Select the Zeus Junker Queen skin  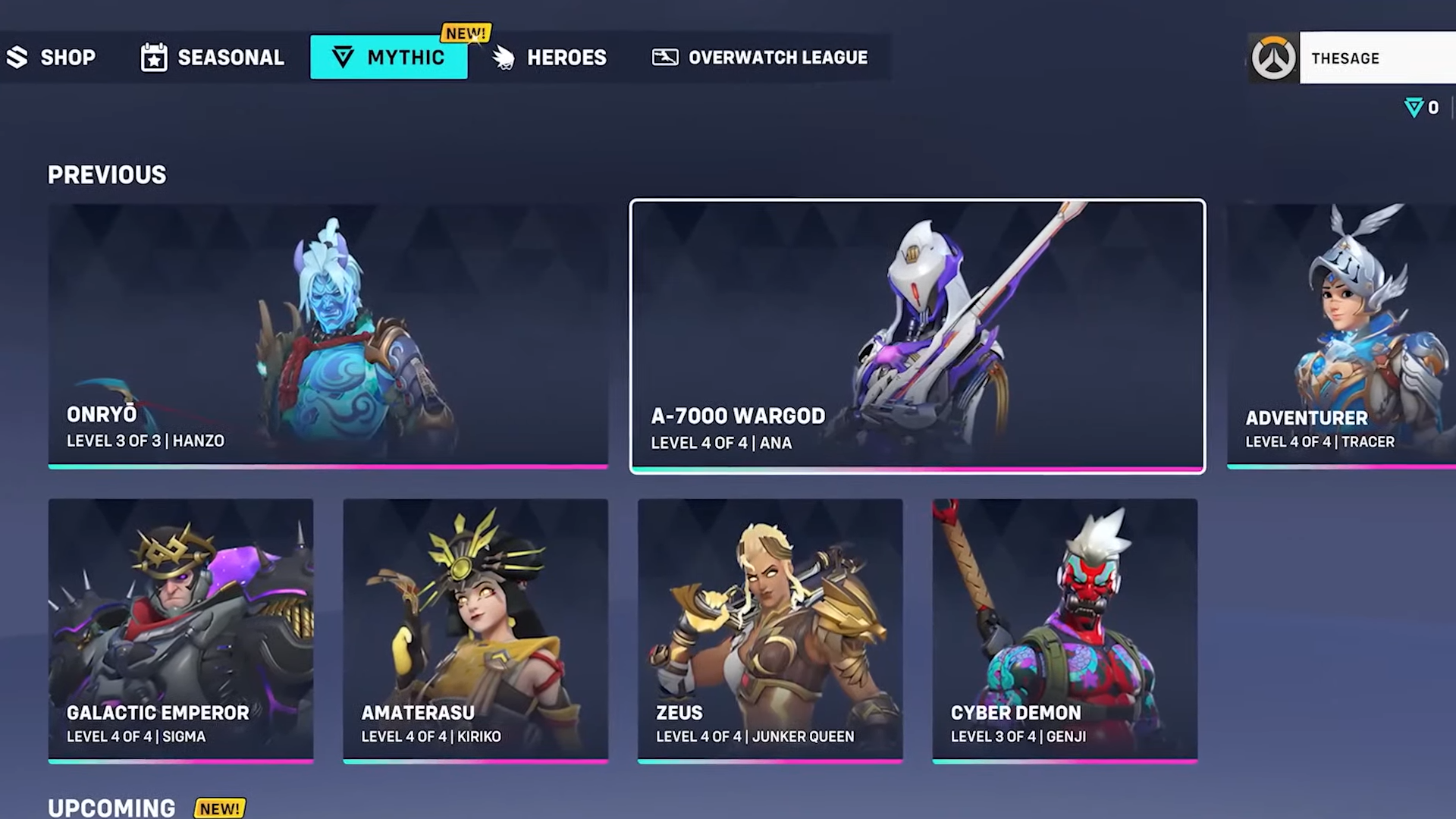click(x=770, y=628)
